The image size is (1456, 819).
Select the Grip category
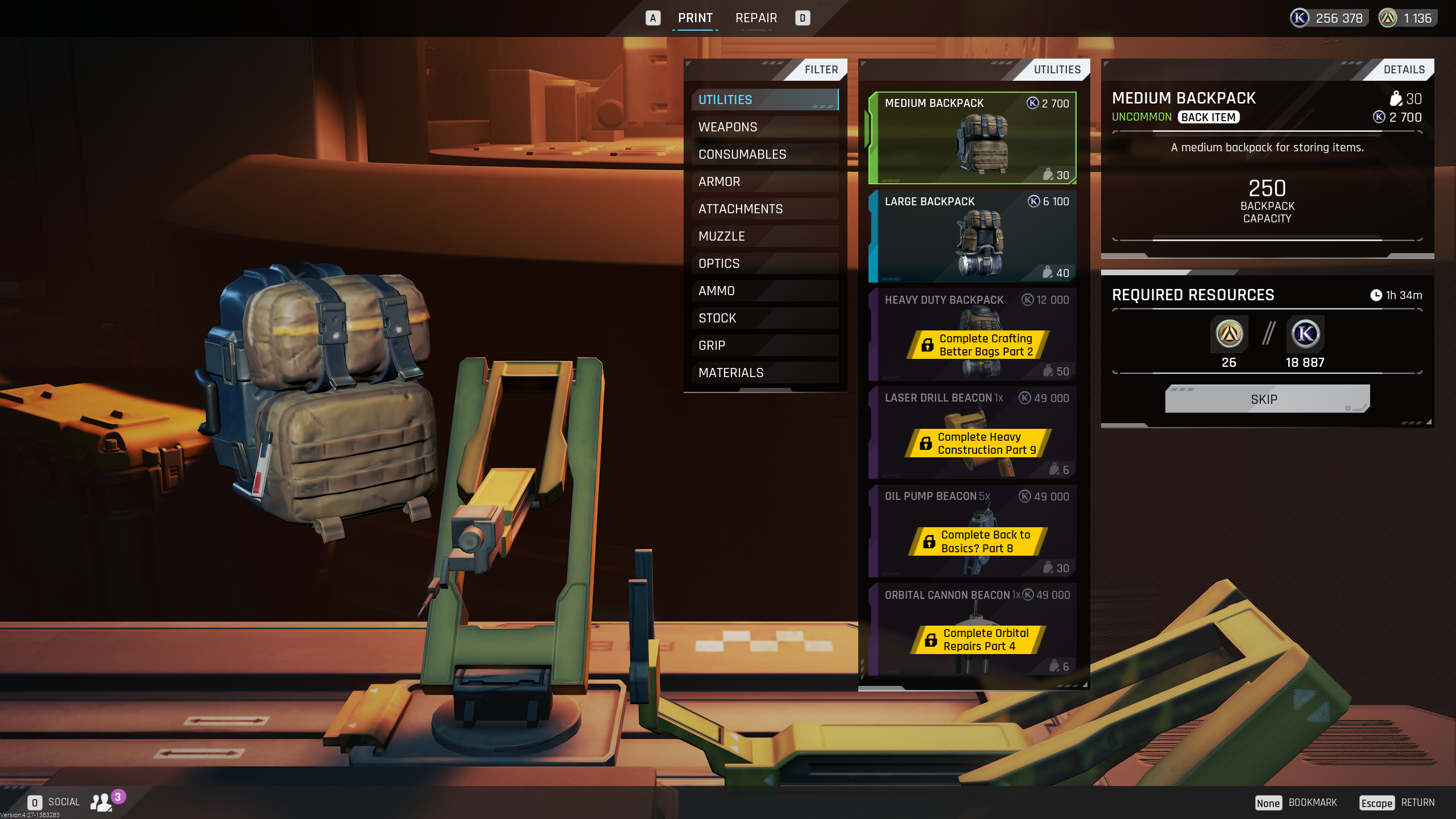764,345
